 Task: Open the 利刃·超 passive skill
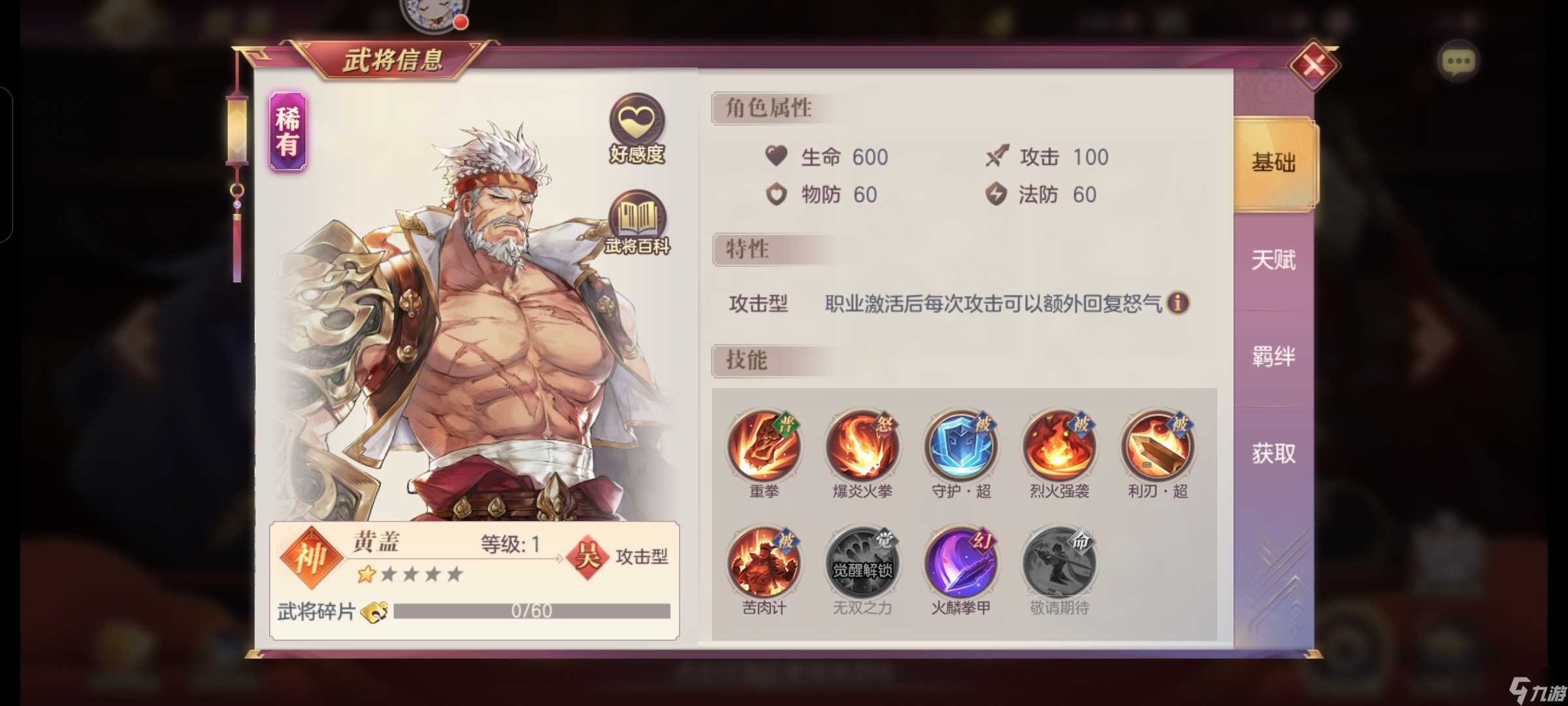pyautogui.click(x=1156, y=446)
